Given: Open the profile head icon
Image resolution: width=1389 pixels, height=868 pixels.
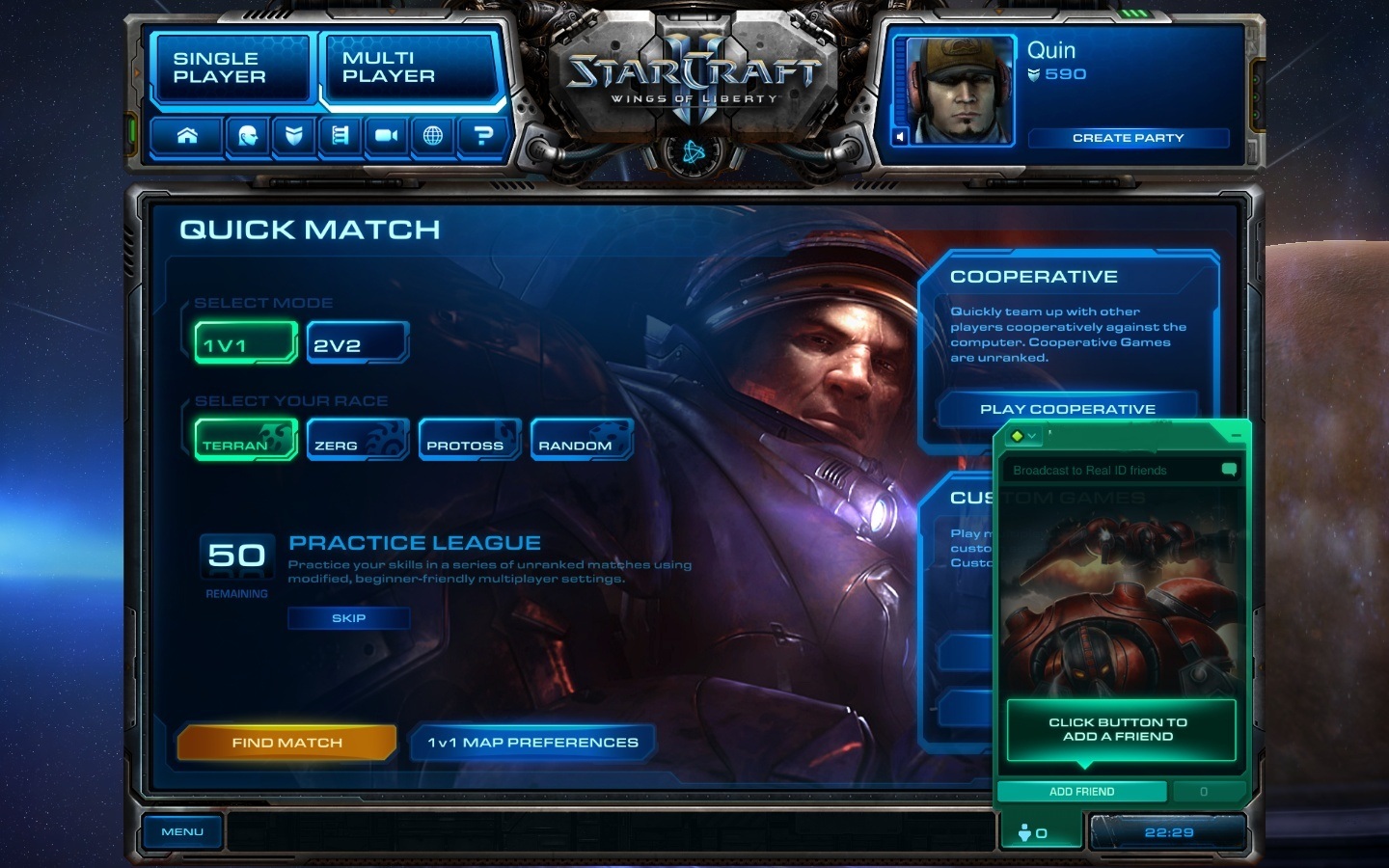Looking at the screenshot, I should click(246, 136).
